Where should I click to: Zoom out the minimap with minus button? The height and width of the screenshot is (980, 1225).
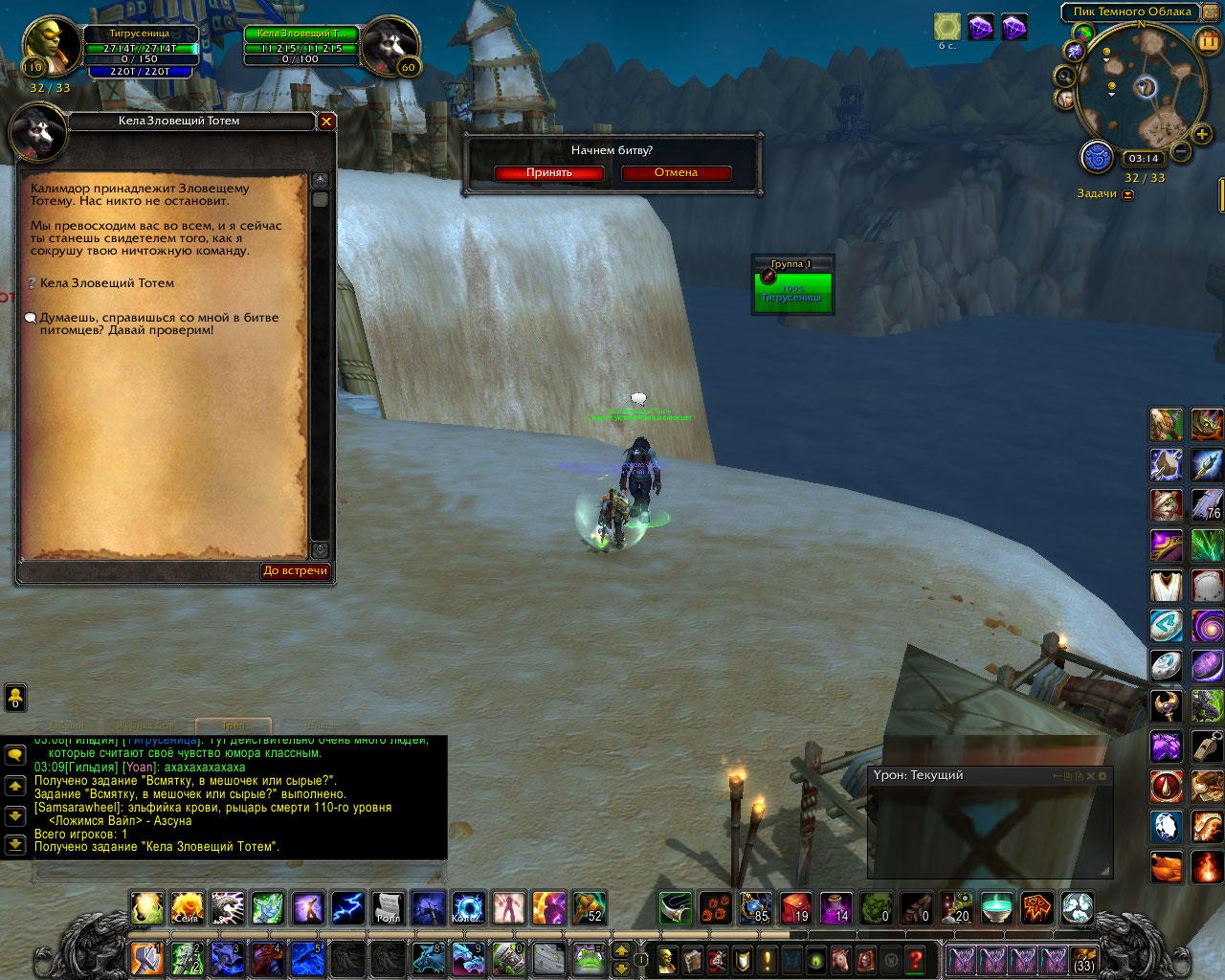click(x=1181, y=151)
